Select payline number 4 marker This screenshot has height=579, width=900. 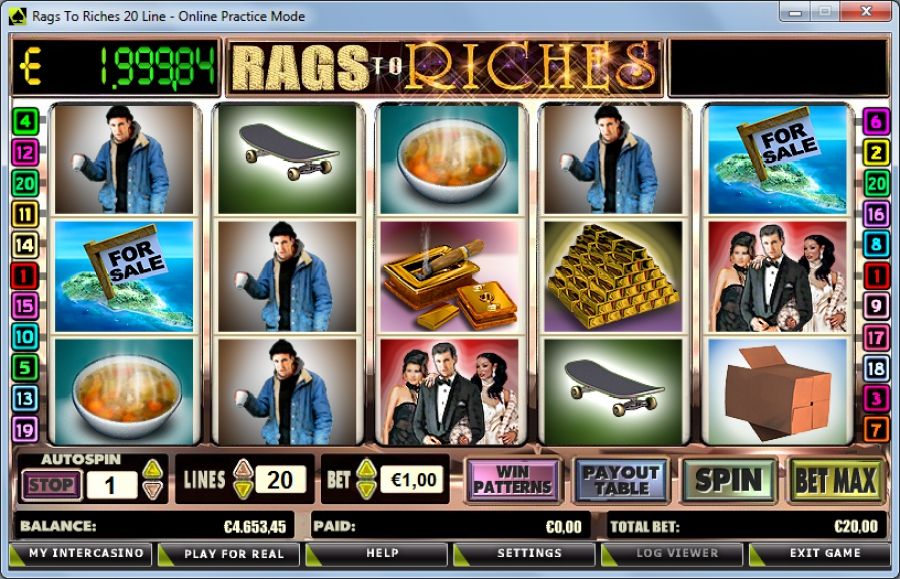point(25,123)
